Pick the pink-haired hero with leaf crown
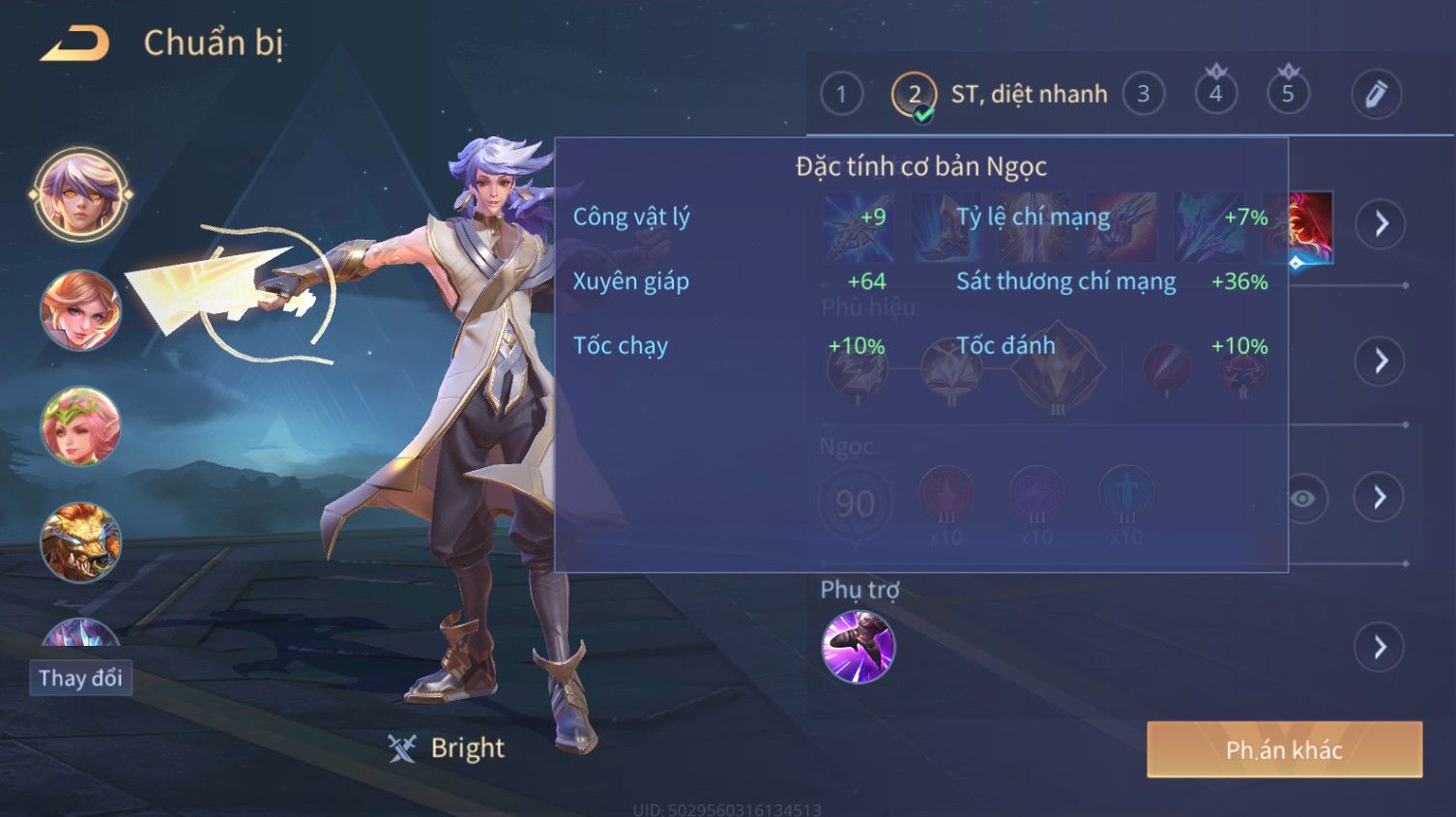The height and width of the screenshot is (817, 1456). click(x=80, y=426)
